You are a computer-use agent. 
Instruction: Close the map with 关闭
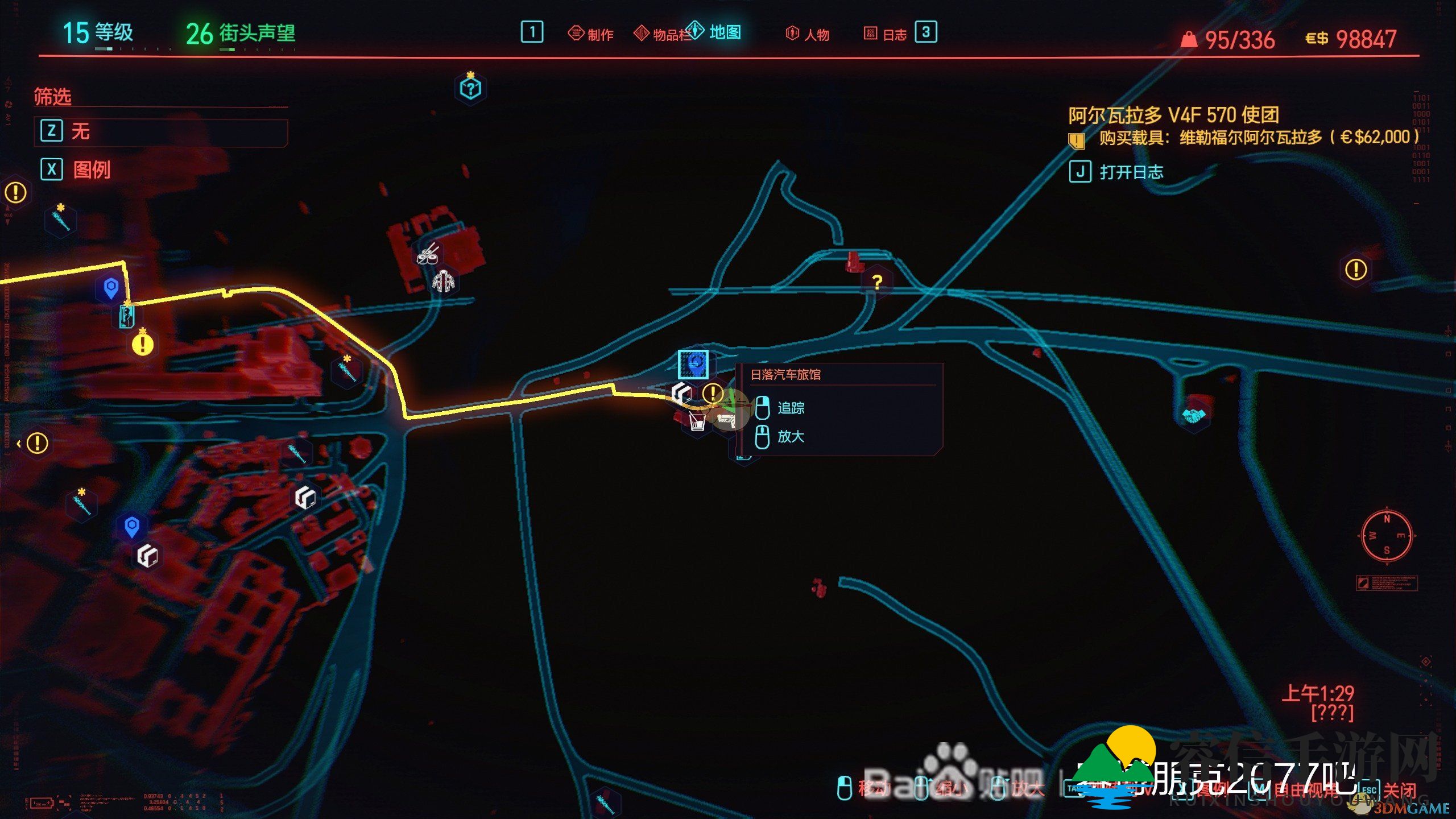[x=1399, y=789]
